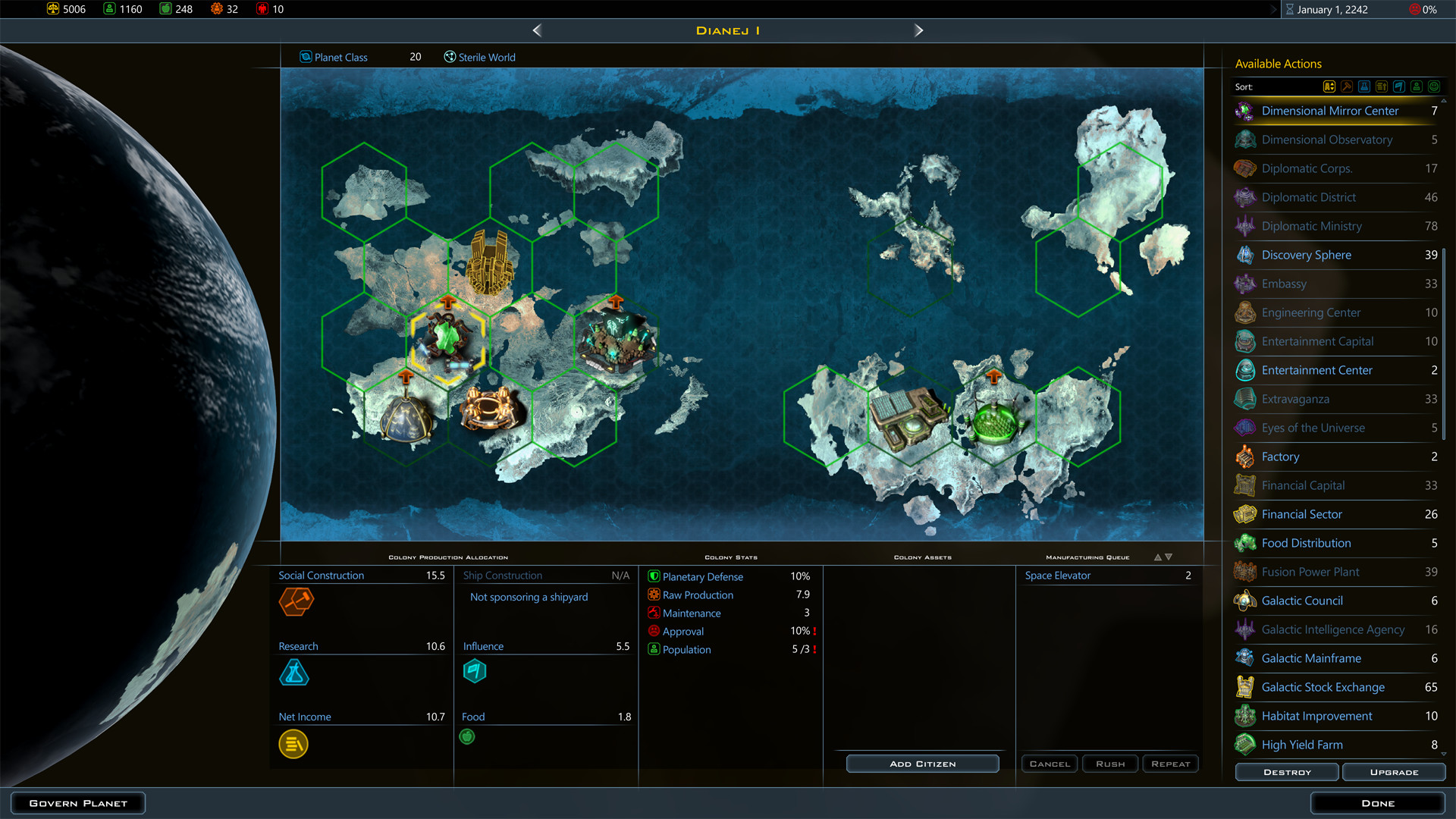Toggle the ascending manufacturing queue arrow
Image resolution: width=1456 pixels, height=819 pixels.
pyautogui.click(x=1156, y=556)
